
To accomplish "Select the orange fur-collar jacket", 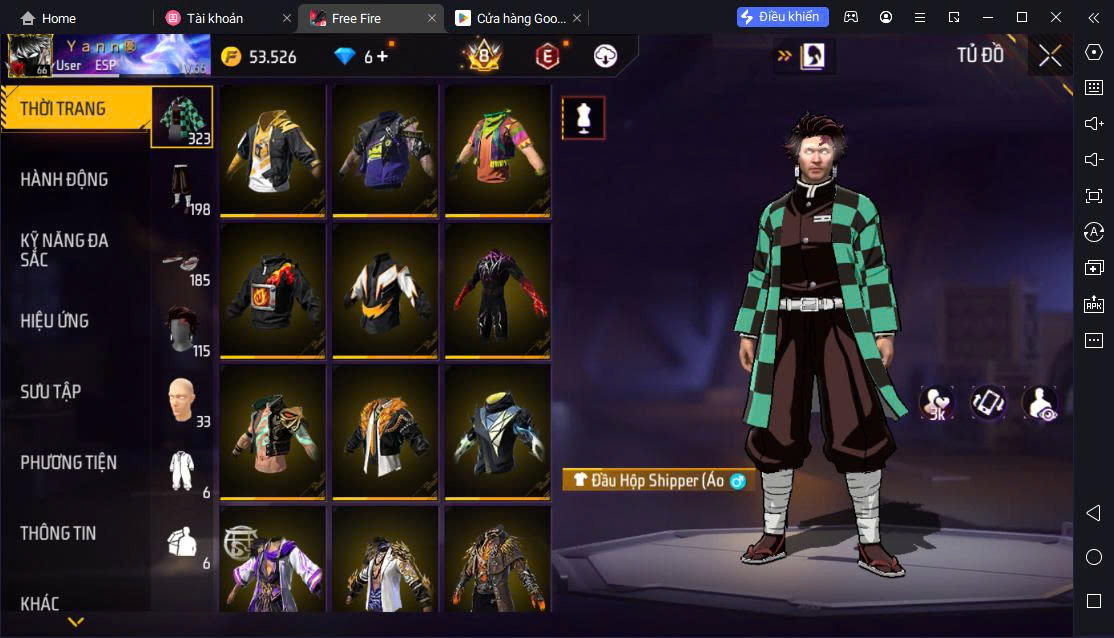I will click(385, 432).
